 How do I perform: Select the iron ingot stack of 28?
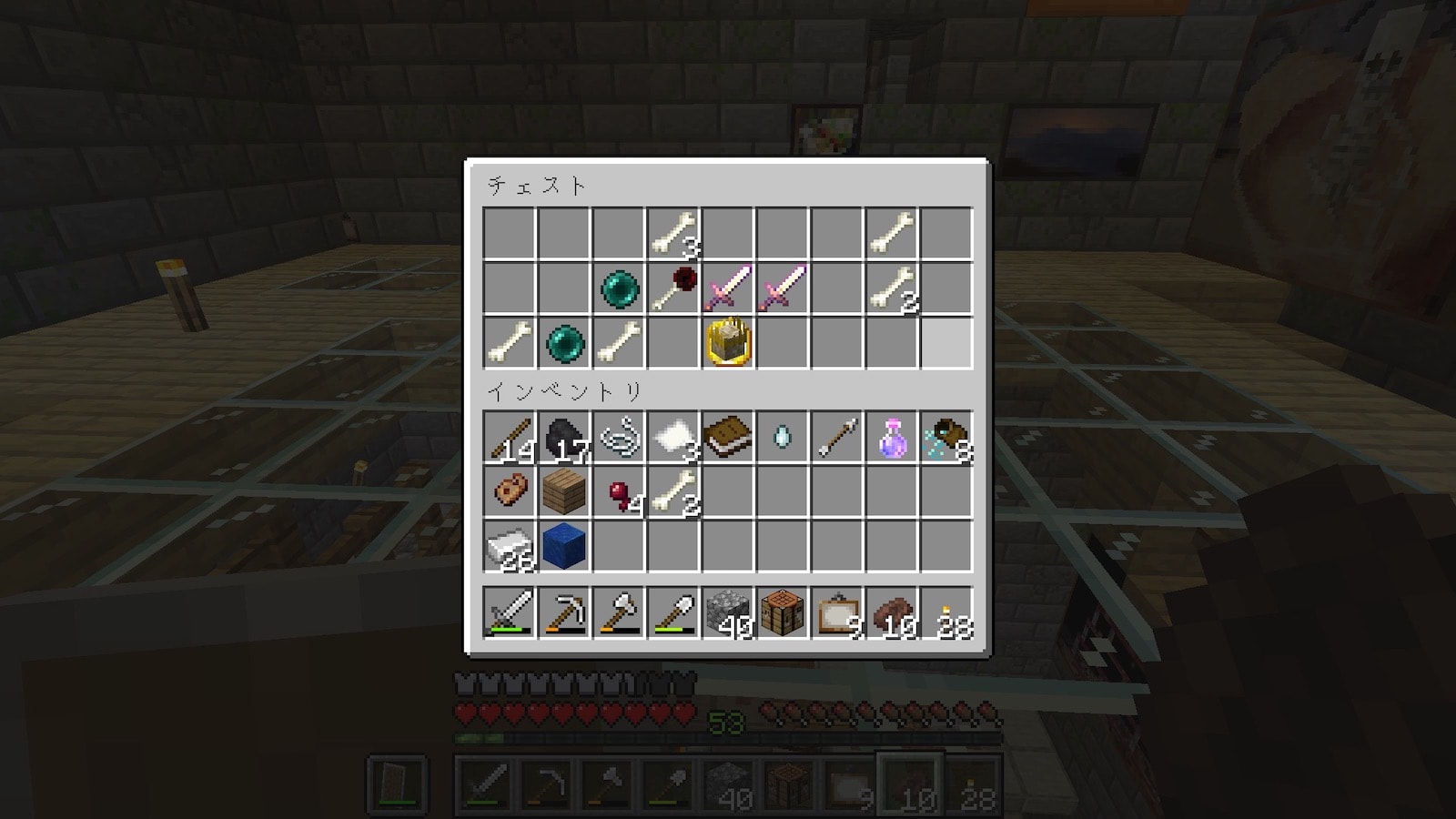(510, 547)
